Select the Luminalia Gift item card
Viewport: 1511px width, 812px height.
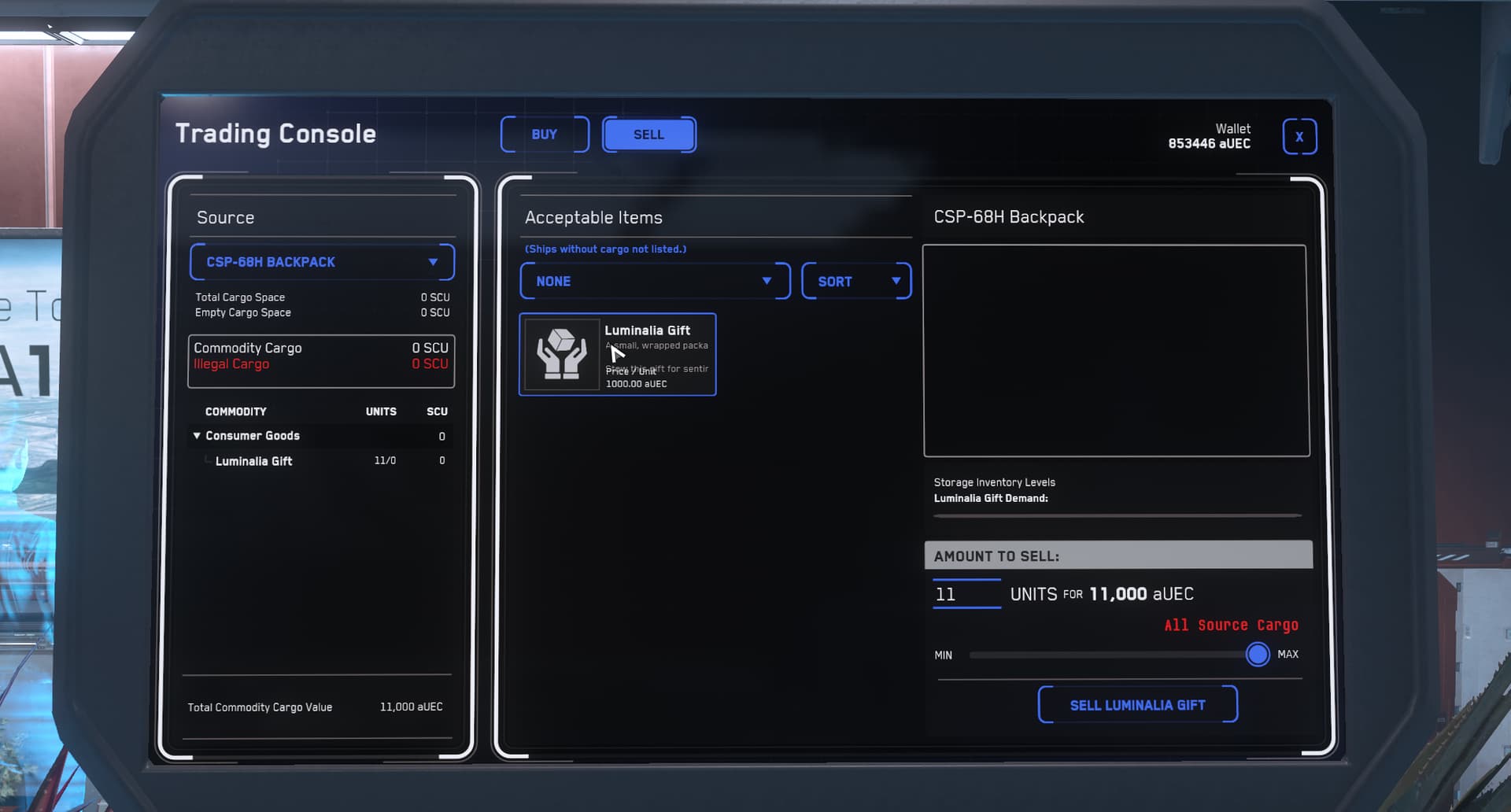(x=617, y=355)
